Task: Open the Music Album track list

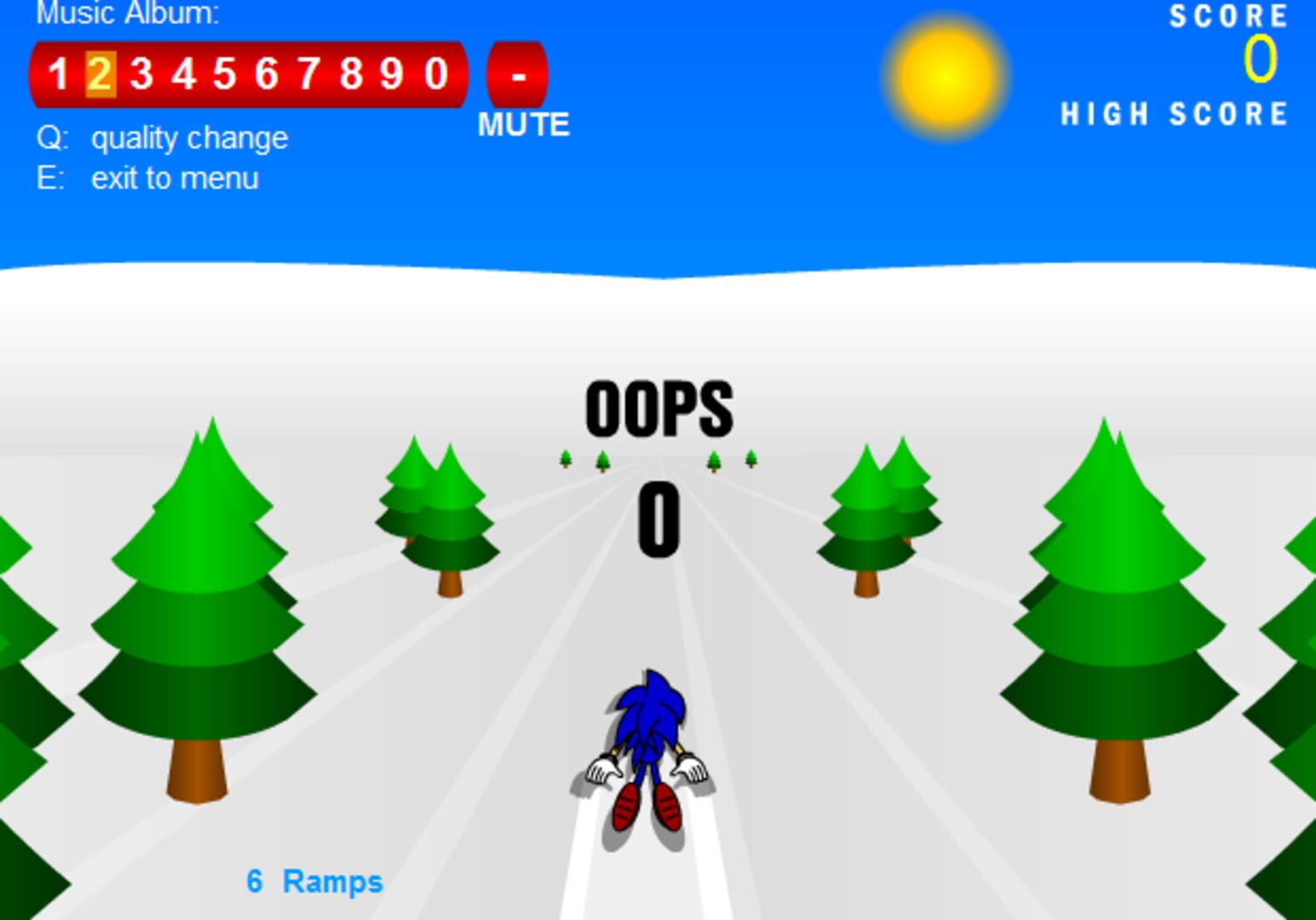Action: tap(128, 14)
